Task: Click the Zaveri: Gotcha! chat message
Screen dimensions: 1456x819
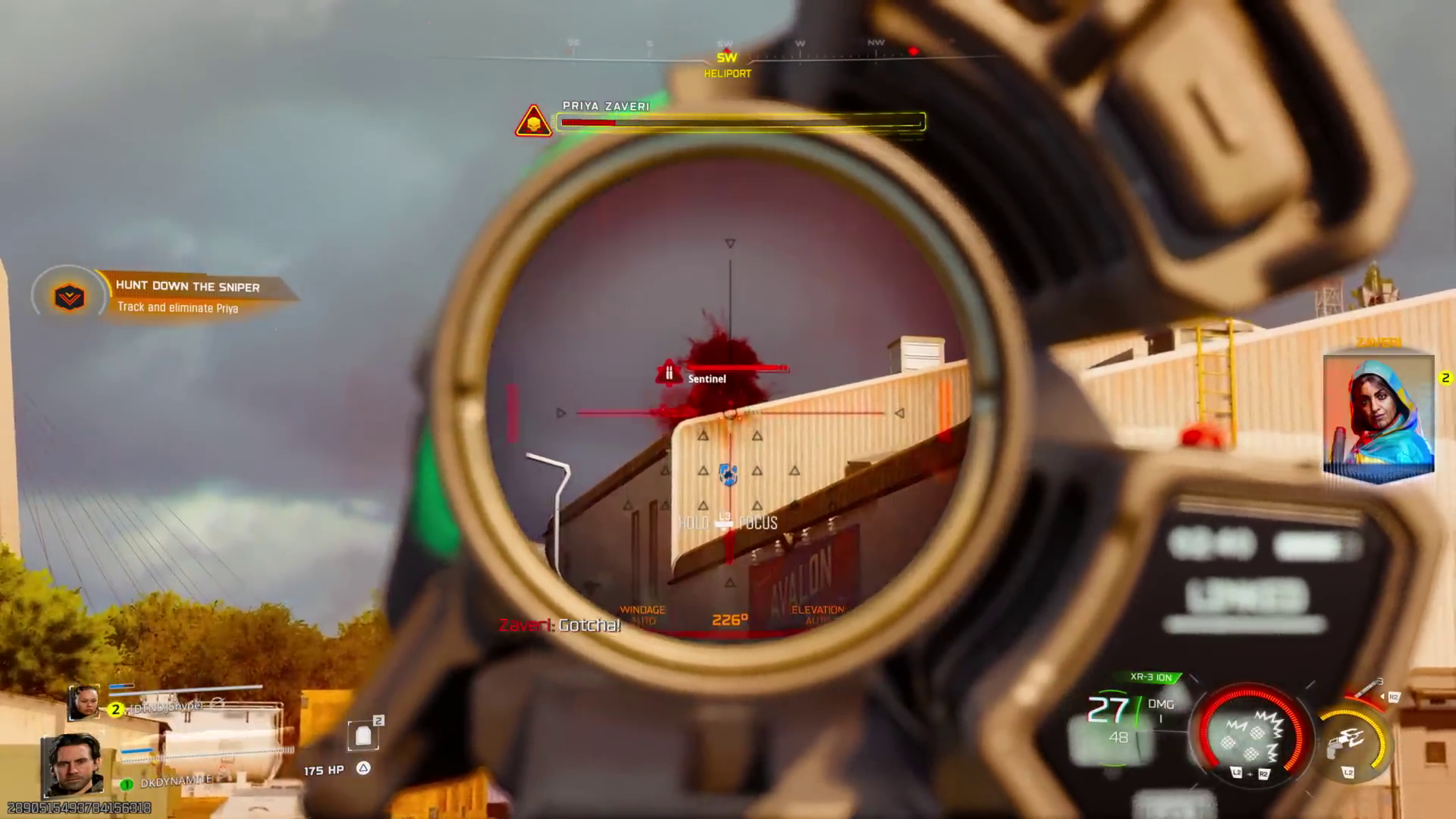Action: tap(560, 626)
